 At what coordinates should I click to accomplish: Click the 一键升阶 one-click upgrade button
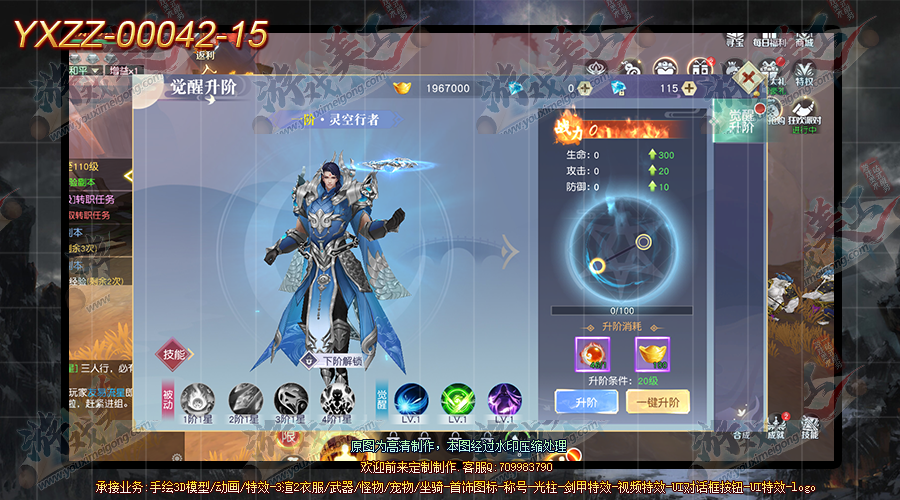coord(658,402)
